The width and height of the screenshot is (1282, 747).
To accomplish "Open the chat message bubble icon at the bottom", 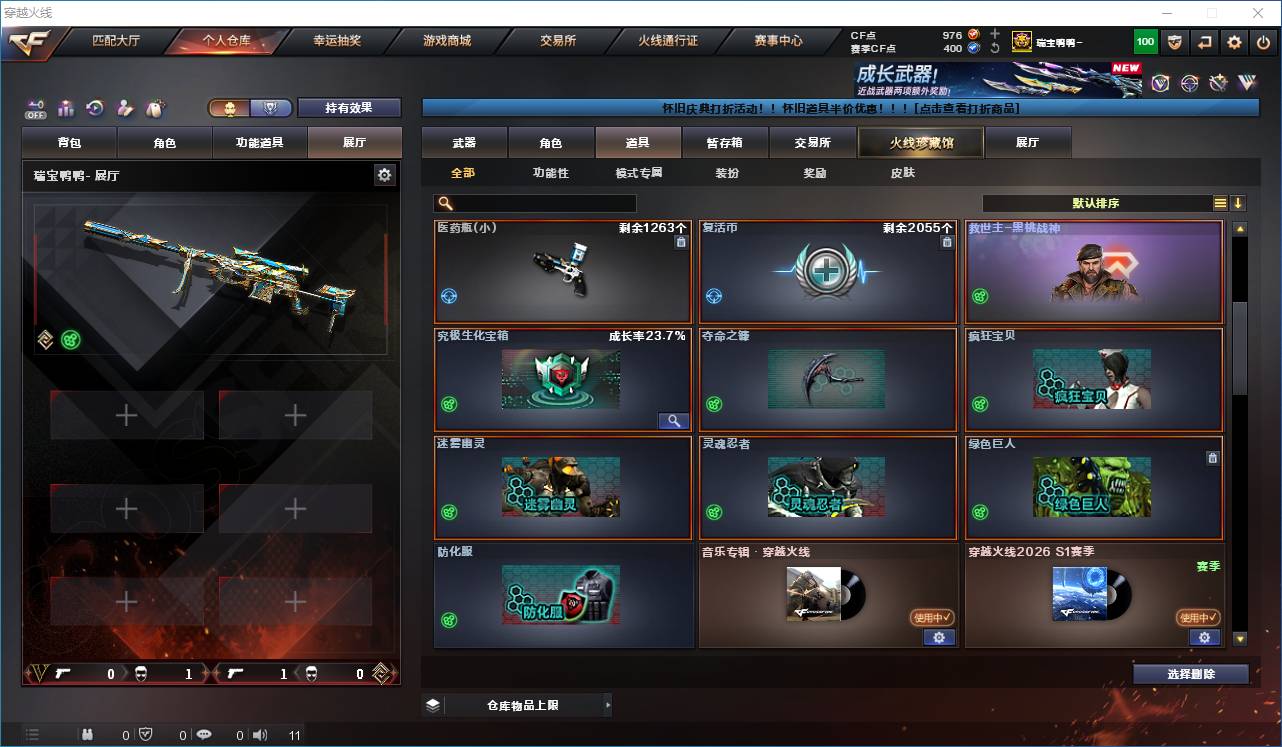I will pos(203,734).
